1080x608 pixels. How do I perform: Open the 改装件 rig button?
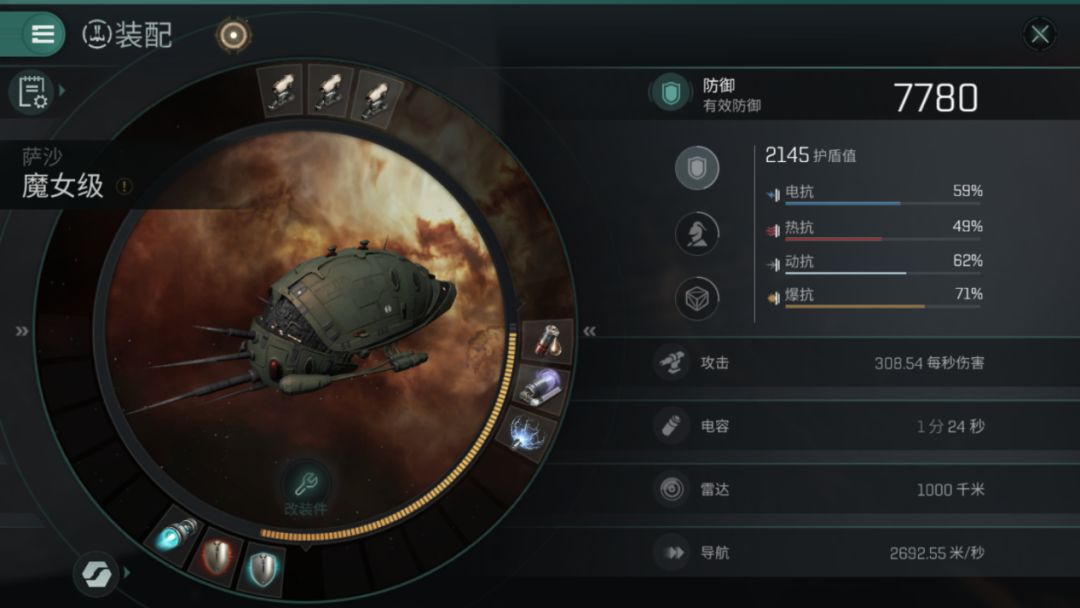307,488
